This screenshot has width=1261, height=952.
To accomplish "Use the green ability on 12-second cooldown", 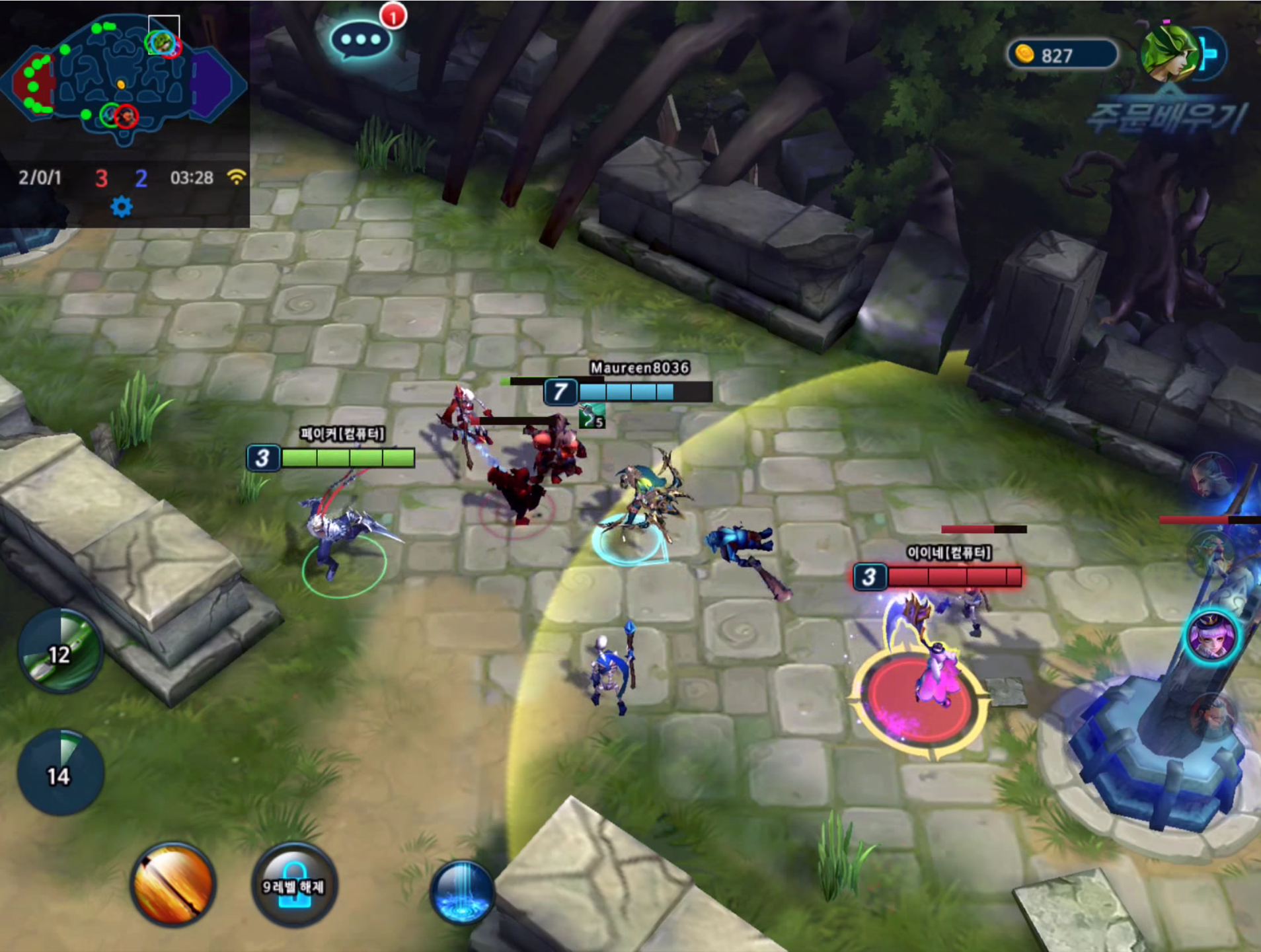I will (60, 651).
